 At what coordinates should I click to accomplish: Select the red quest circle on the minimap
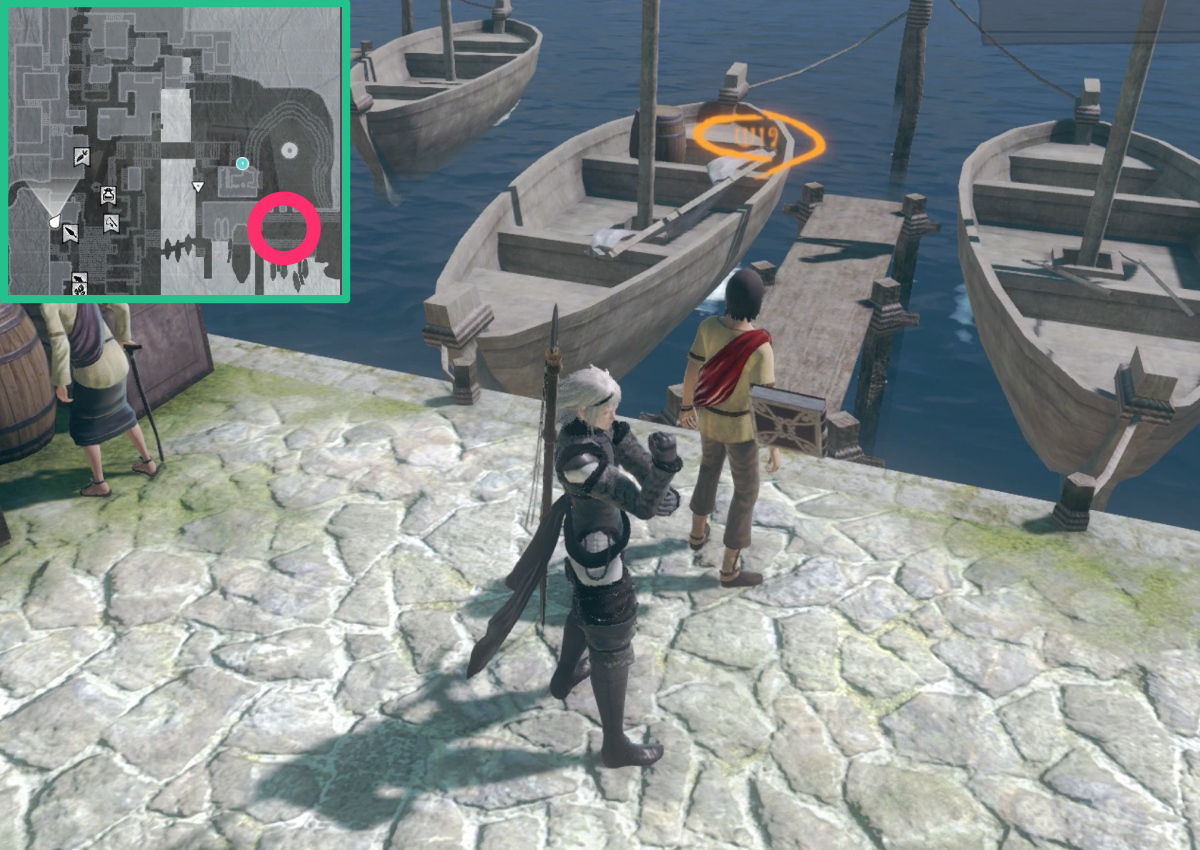tap(284, 229)
